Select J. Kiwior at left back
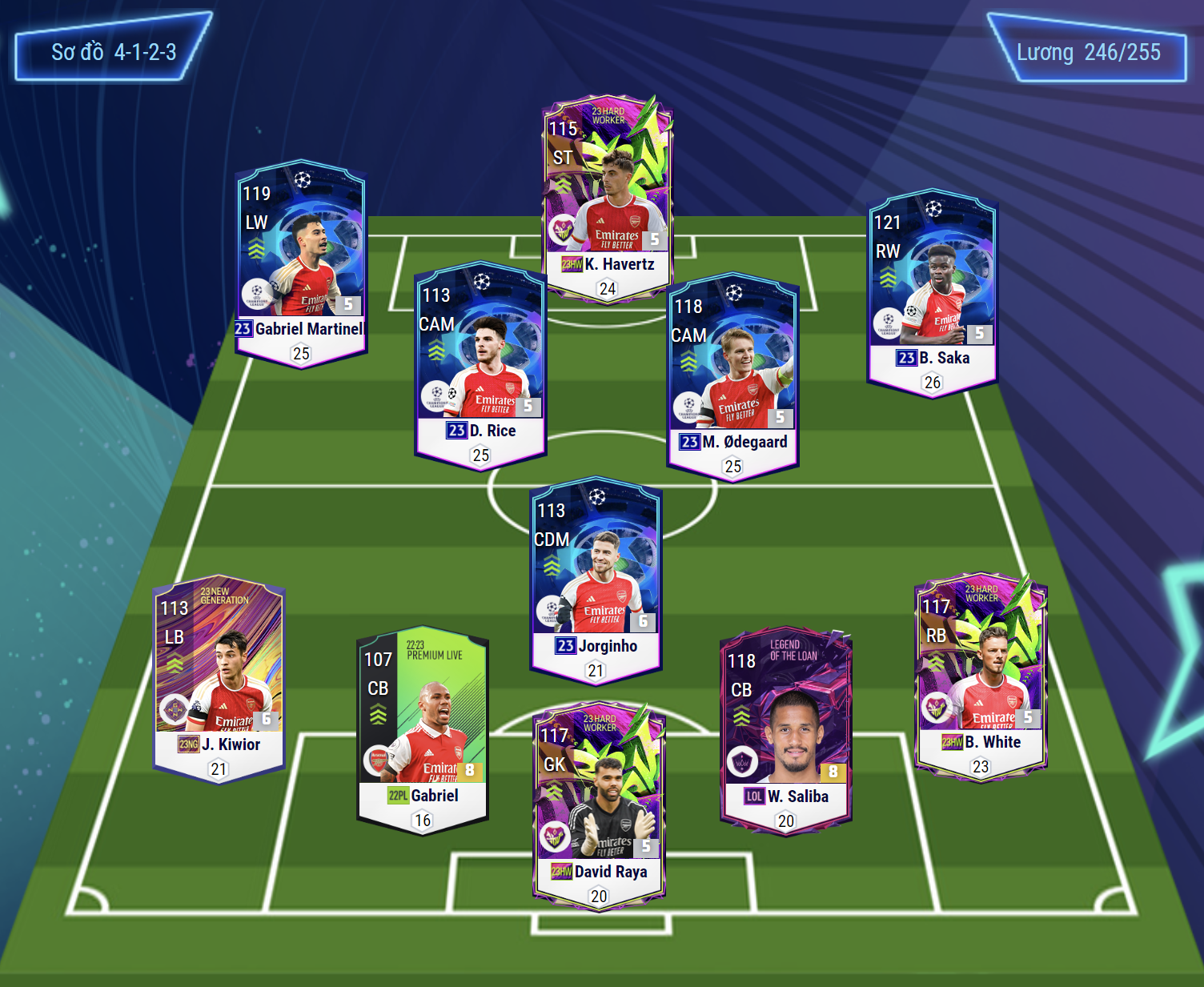The image size is (1204, 987). [x=219, y=679]
